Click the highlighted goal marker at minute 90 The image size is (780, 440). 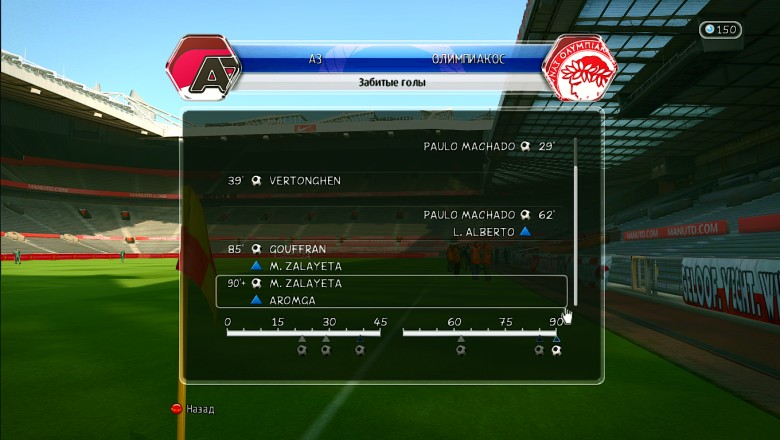click(x=557, y=350)
